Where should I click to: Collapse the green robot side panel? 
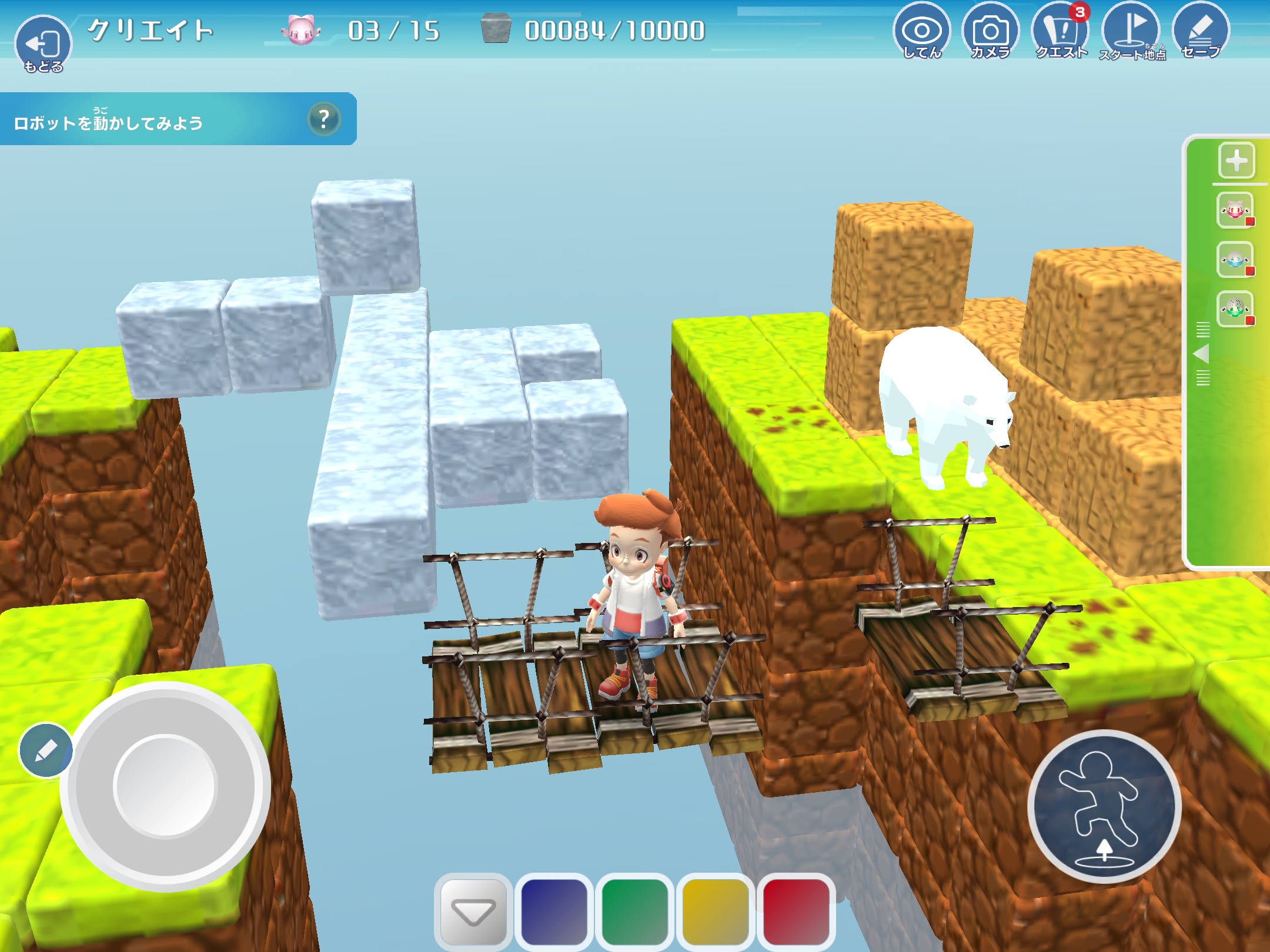[1202, 354]
